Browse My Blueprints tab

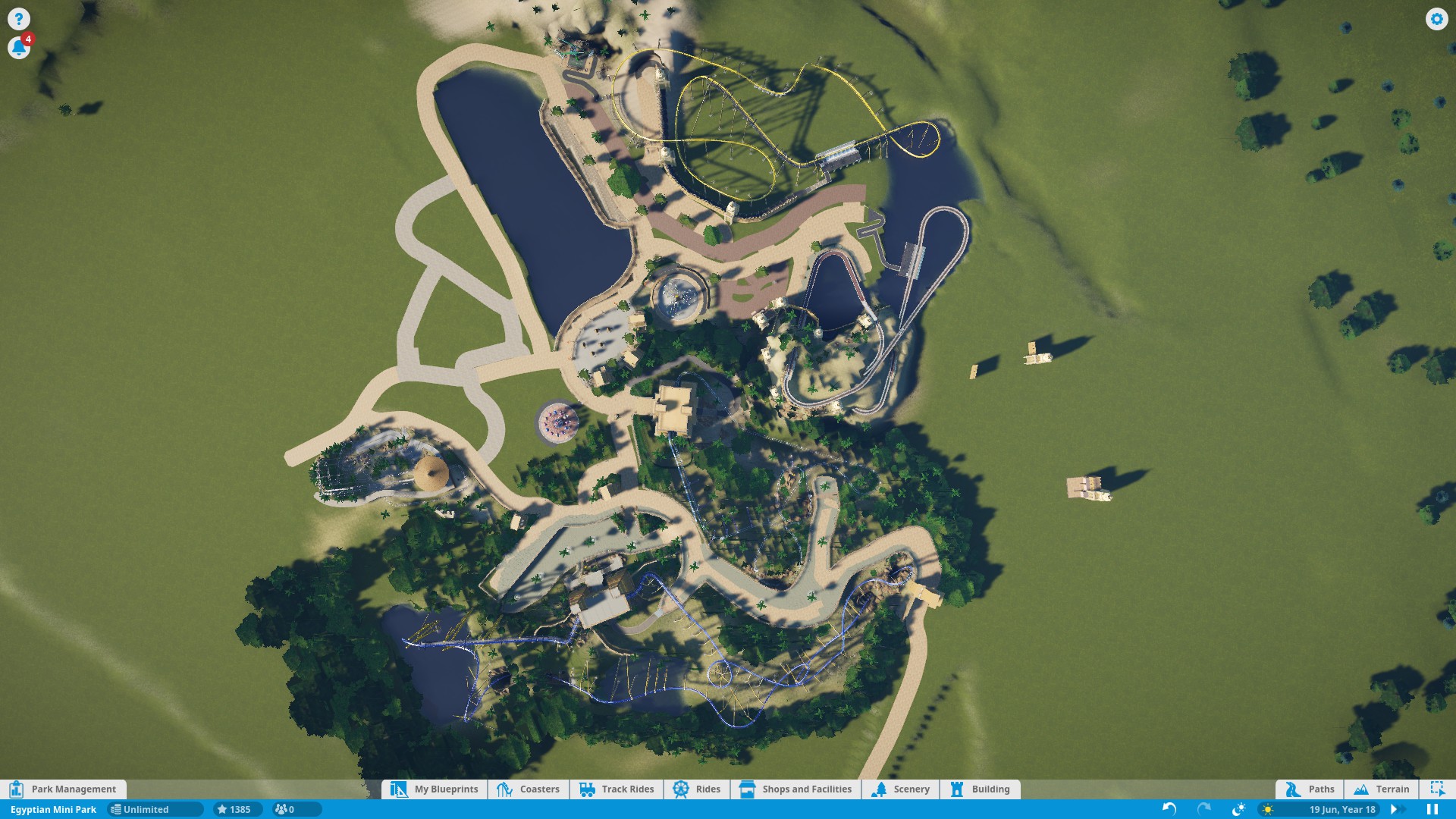tap(435, 789)
